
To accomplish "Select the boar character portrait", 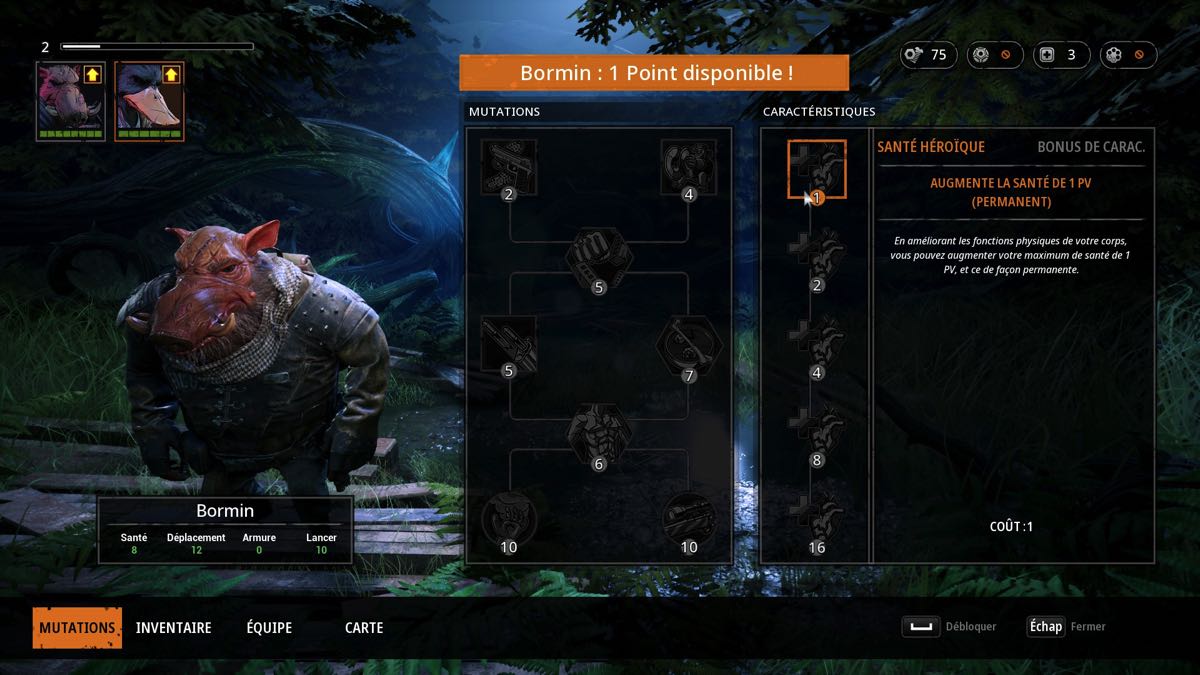I will [70, 100].
